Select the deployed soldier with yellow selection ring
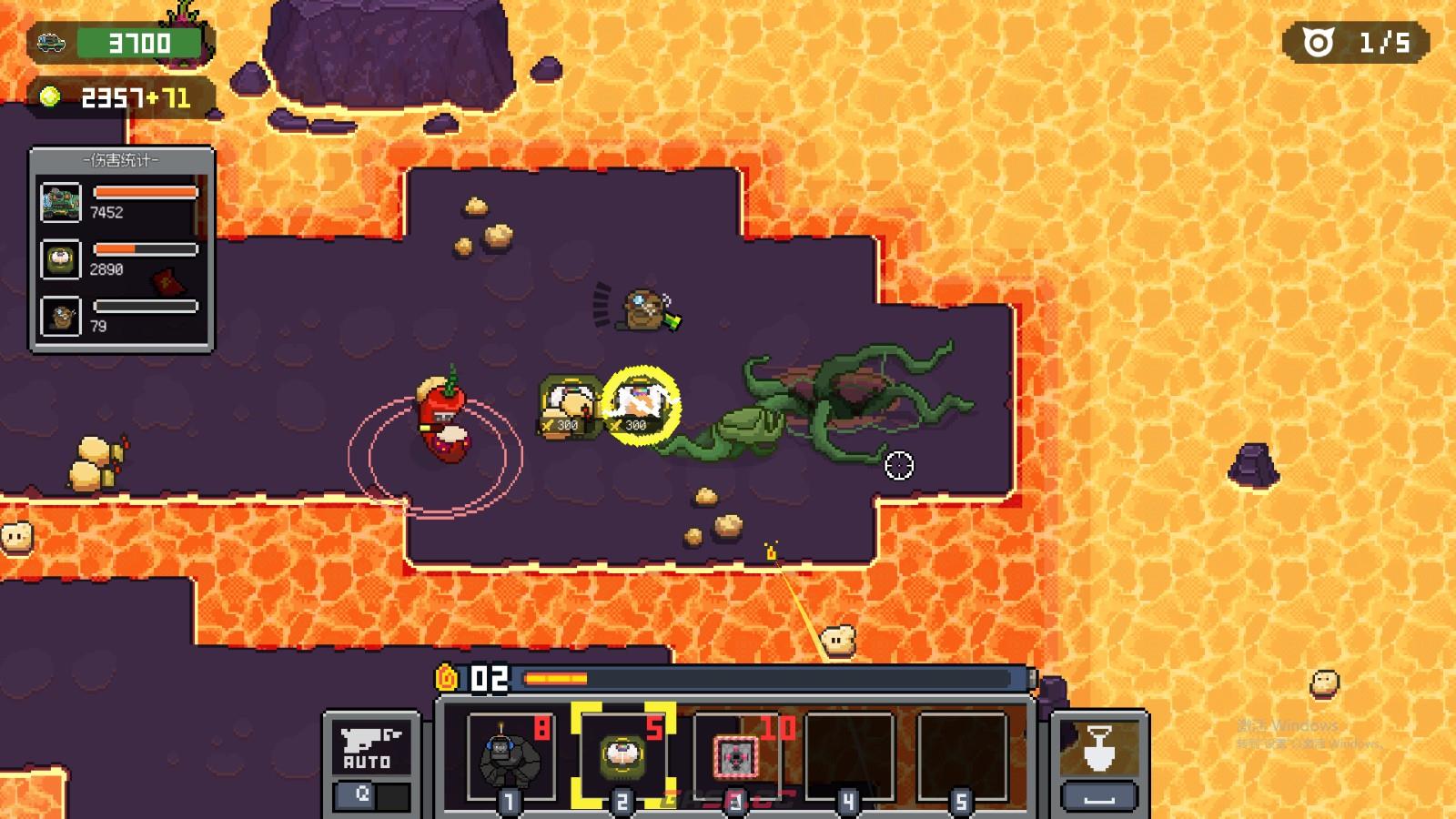The image size is (1456, 819). [x=641, y=404]
